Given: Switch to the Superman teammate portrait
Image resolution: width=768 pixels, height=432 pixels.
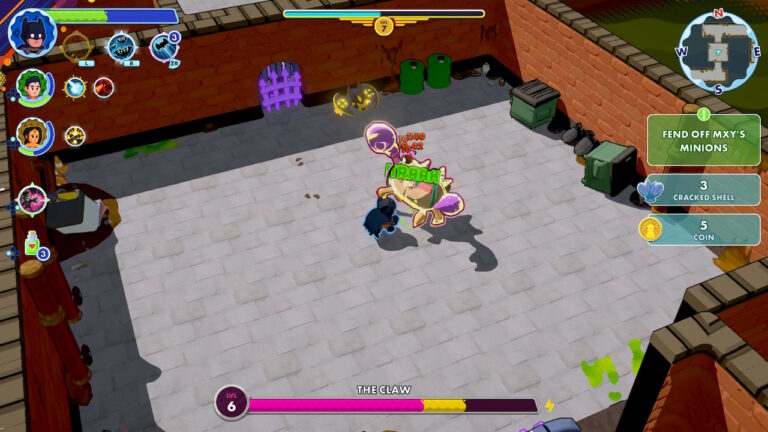Looking at the screenshot, I should click(x=33, y=88).
